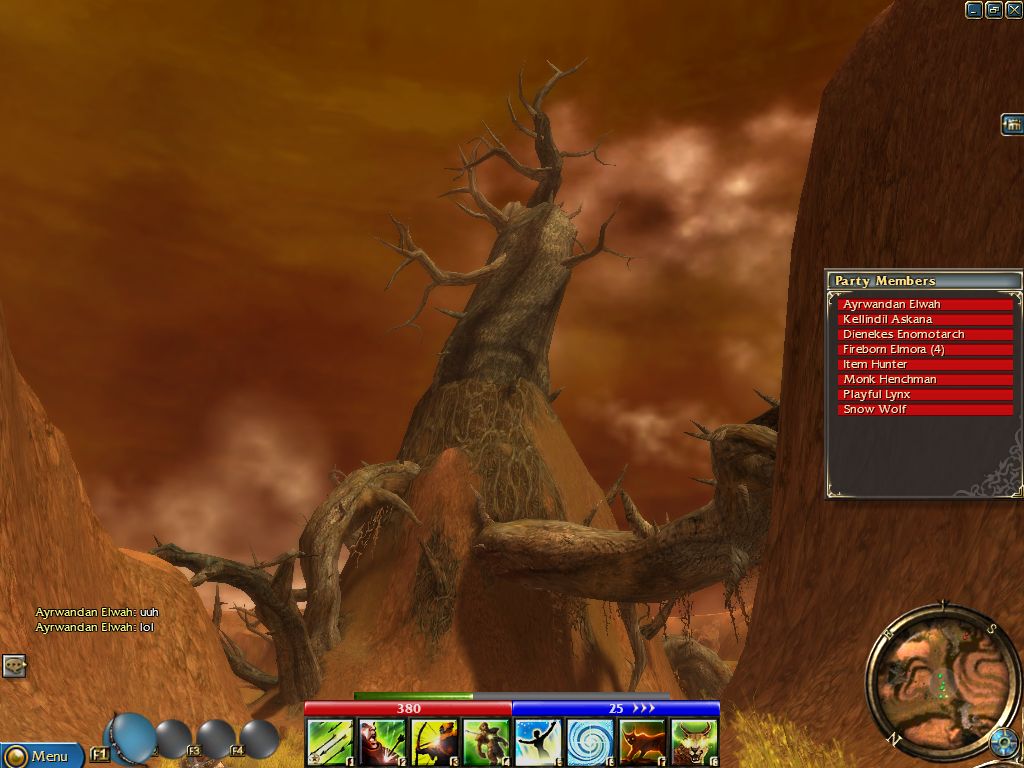
Task: Use the crouching archer stance skill
Action: tap(486, 742)
